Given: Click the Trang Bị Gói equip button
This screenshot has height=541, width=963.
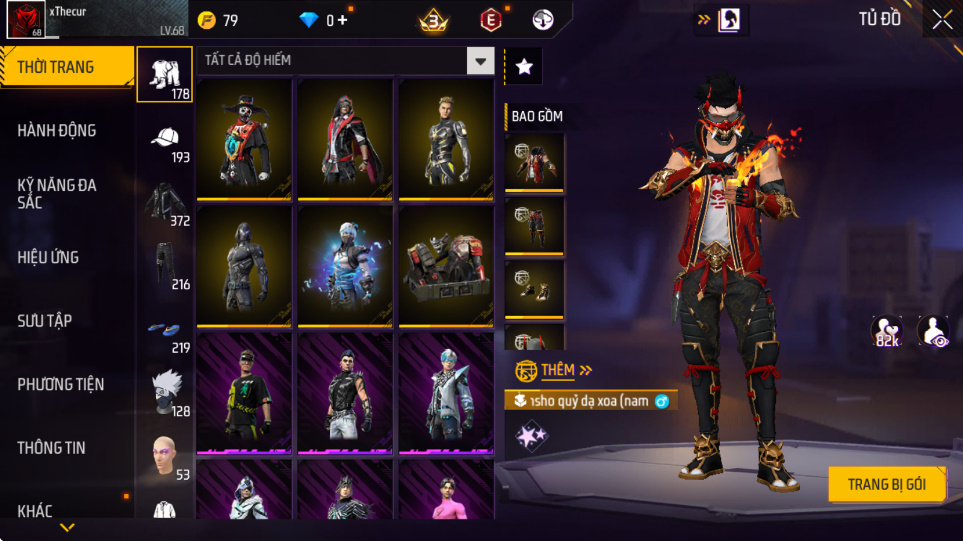Looking at the screenshot, I should 886,485.
